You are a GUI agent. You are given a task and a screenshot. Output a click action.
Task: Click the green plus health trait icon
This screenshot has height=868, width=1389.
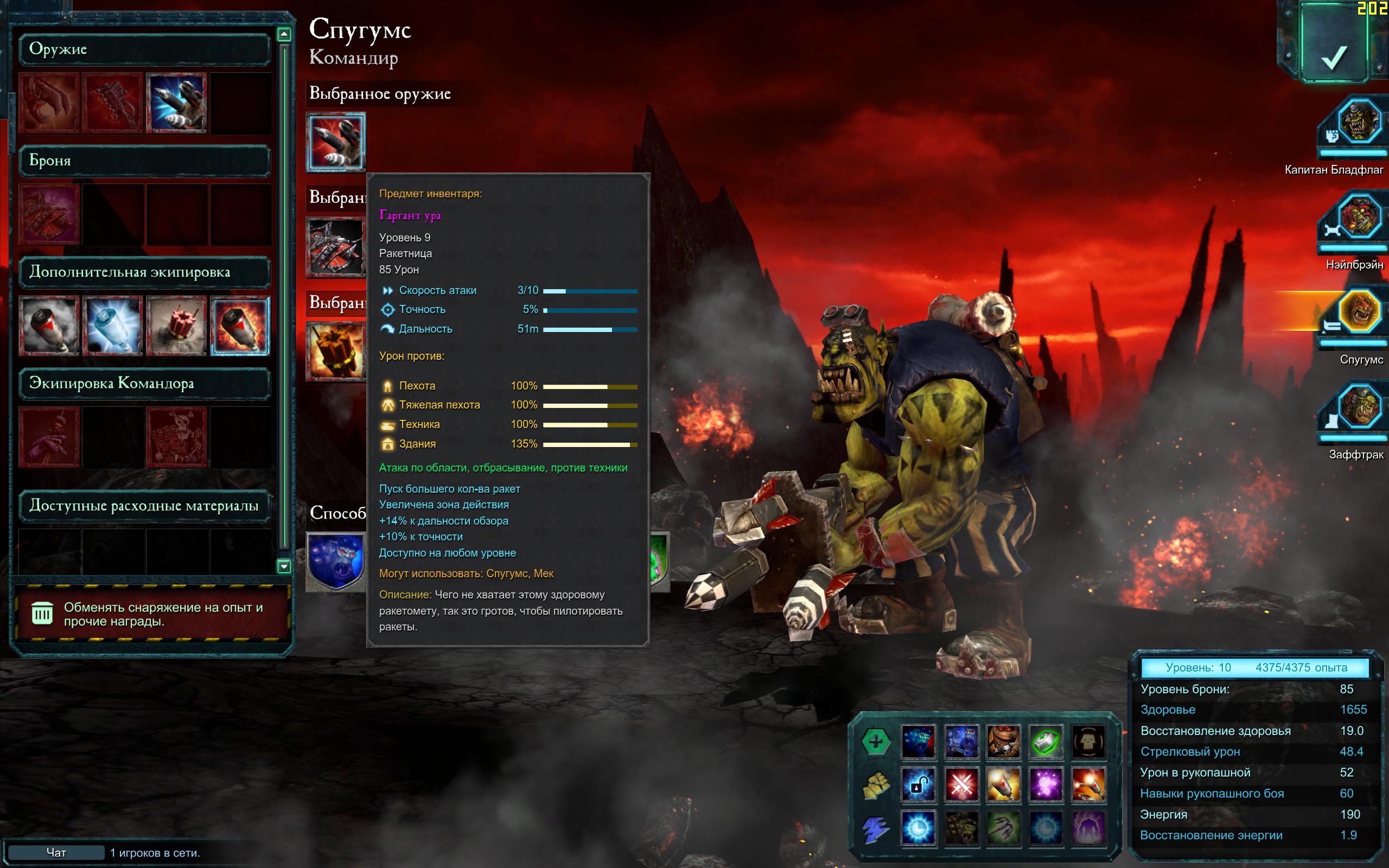[875, 741]
